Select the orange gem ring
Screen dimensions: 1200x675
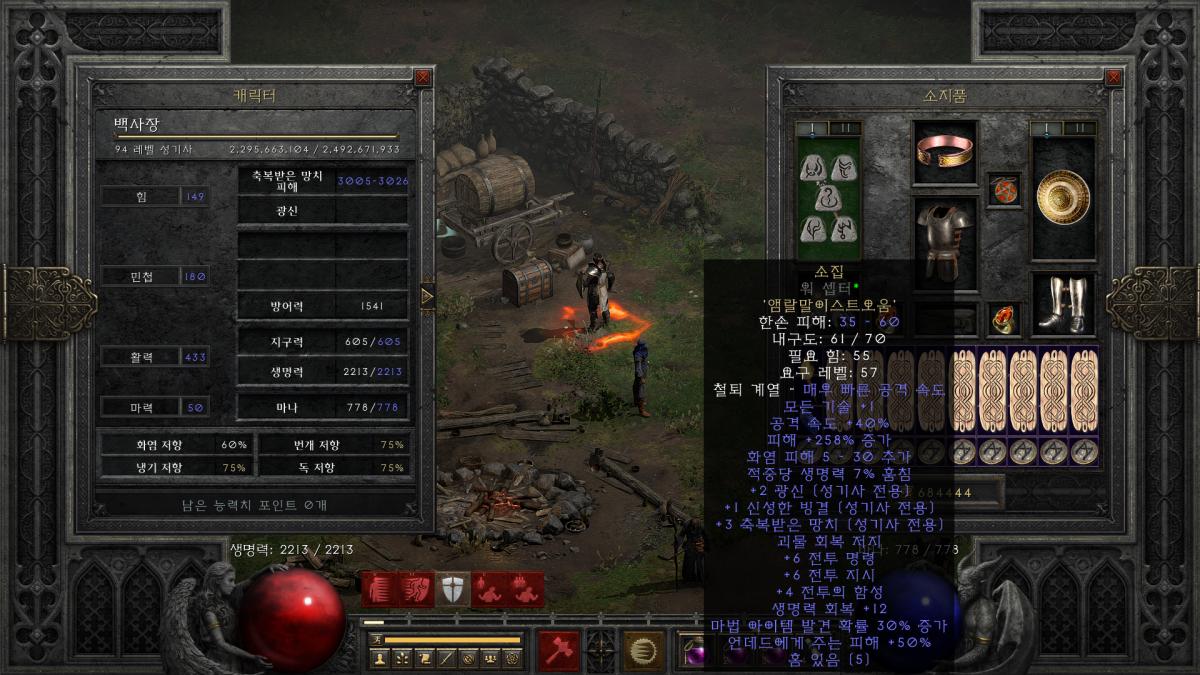tap(1003, 319)
